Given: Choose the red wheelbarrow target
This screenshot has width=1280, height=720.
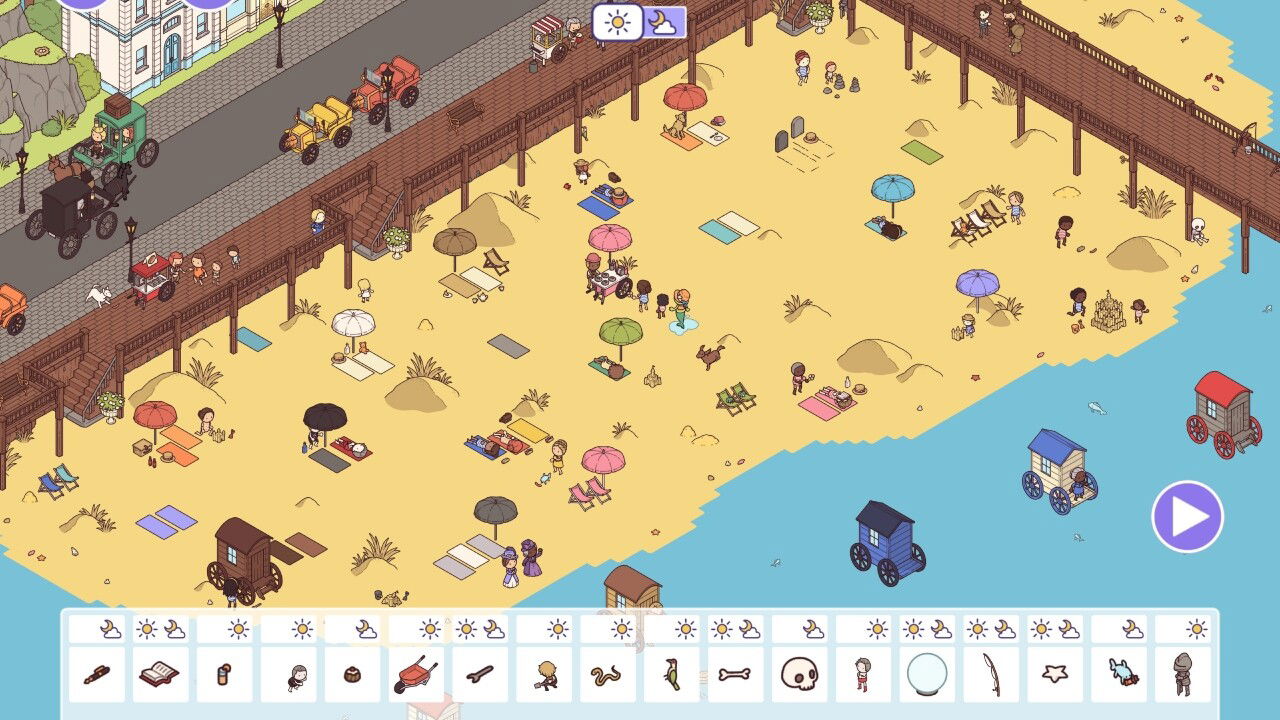Looking at the screenshot, I should tap(416, 675).
